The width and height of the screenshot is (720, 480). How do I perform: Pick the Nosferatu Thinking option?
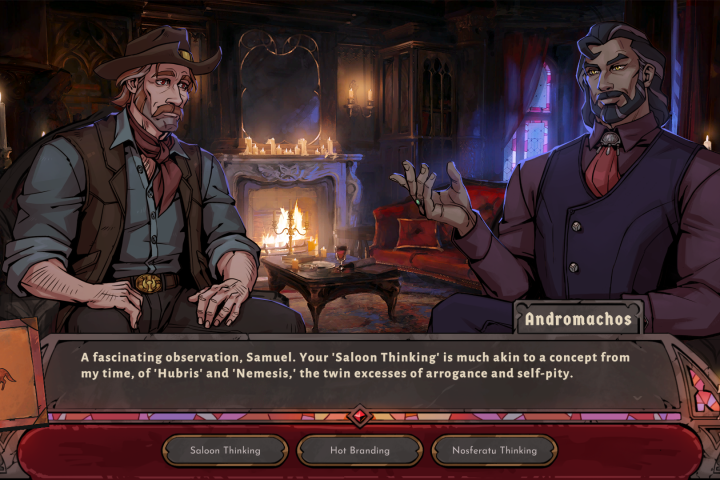493,450
